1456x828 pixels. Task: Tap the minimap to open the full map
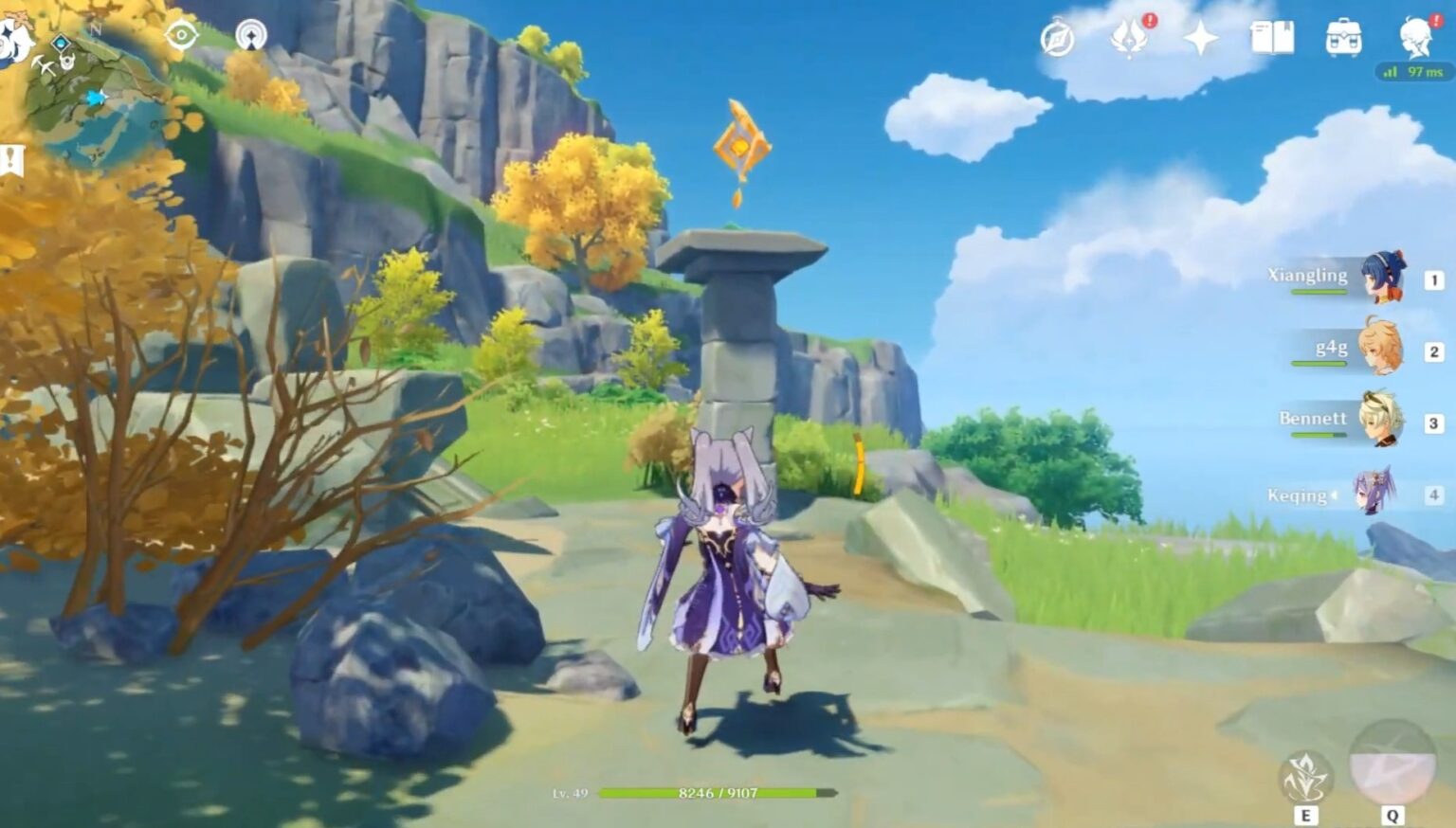click(x=95, y=95)
